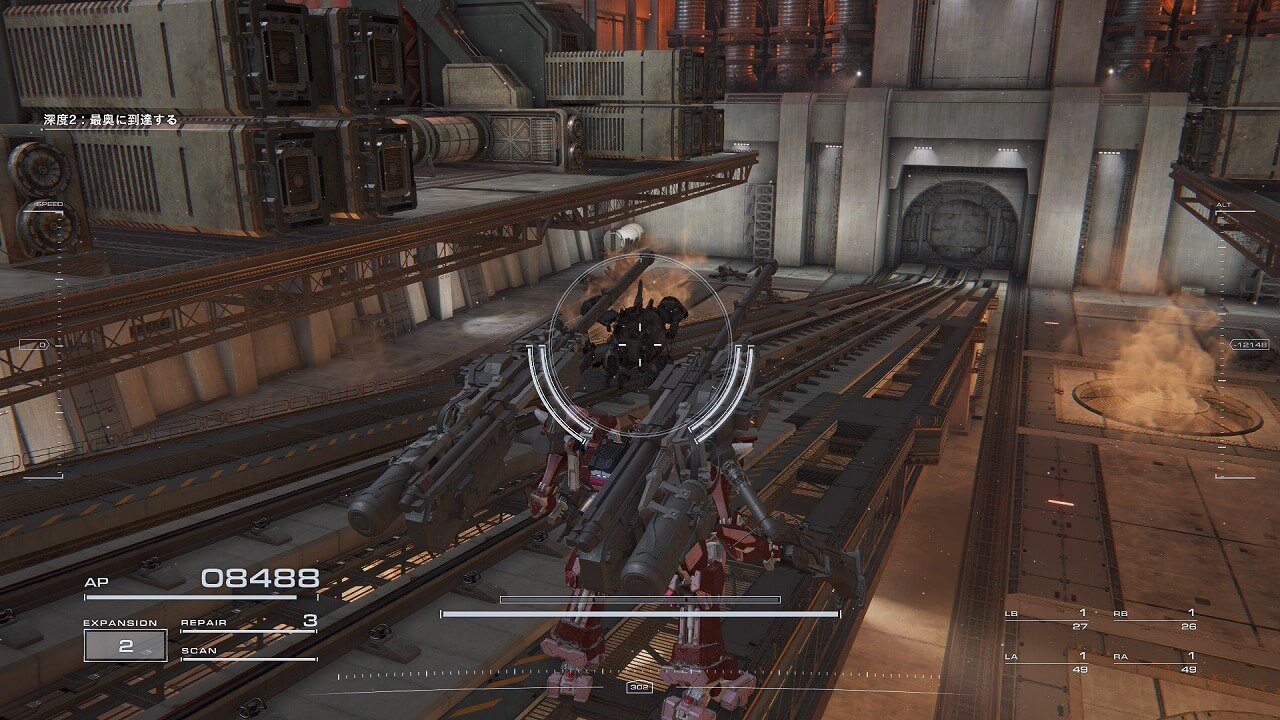
Task: Choose the RA weapon slot
Action: 1155,662
